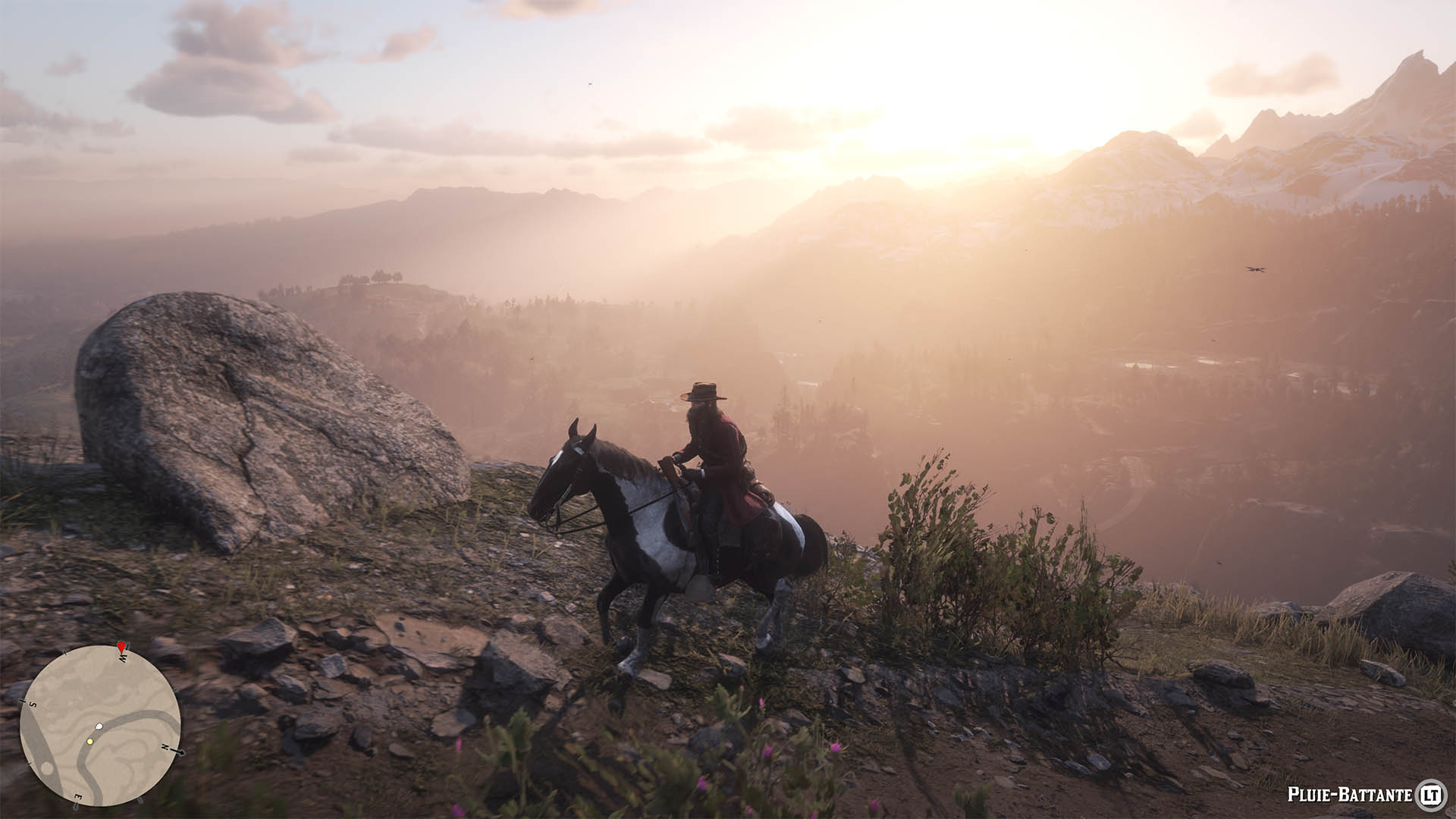Click the N compass marker on minimap
Viewport: 1456px width, 819px height.
(165, 748)
